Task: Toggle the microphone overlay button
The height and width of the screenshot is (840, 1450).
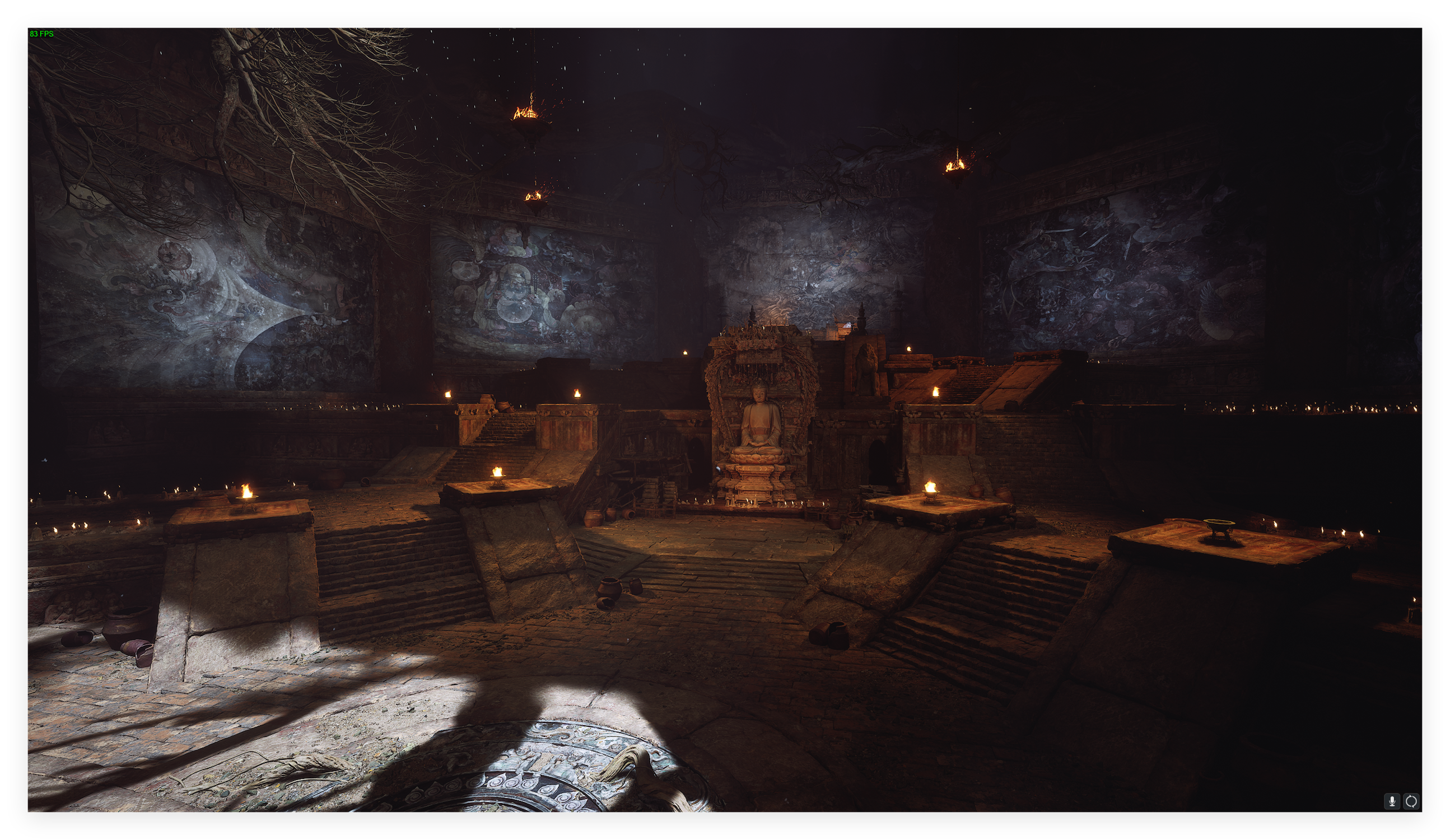Action: coord(1391,801)
